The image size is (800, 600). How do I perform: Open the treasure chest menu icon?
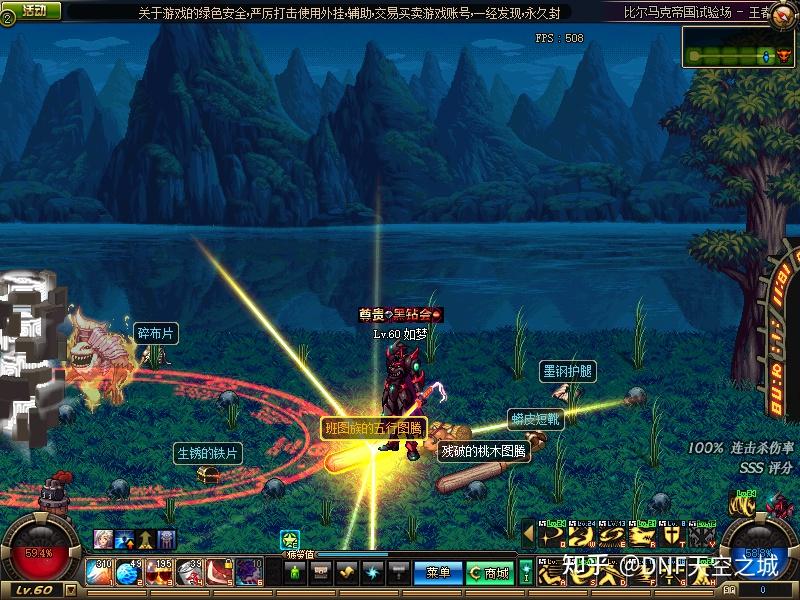[x=321, y=572]
